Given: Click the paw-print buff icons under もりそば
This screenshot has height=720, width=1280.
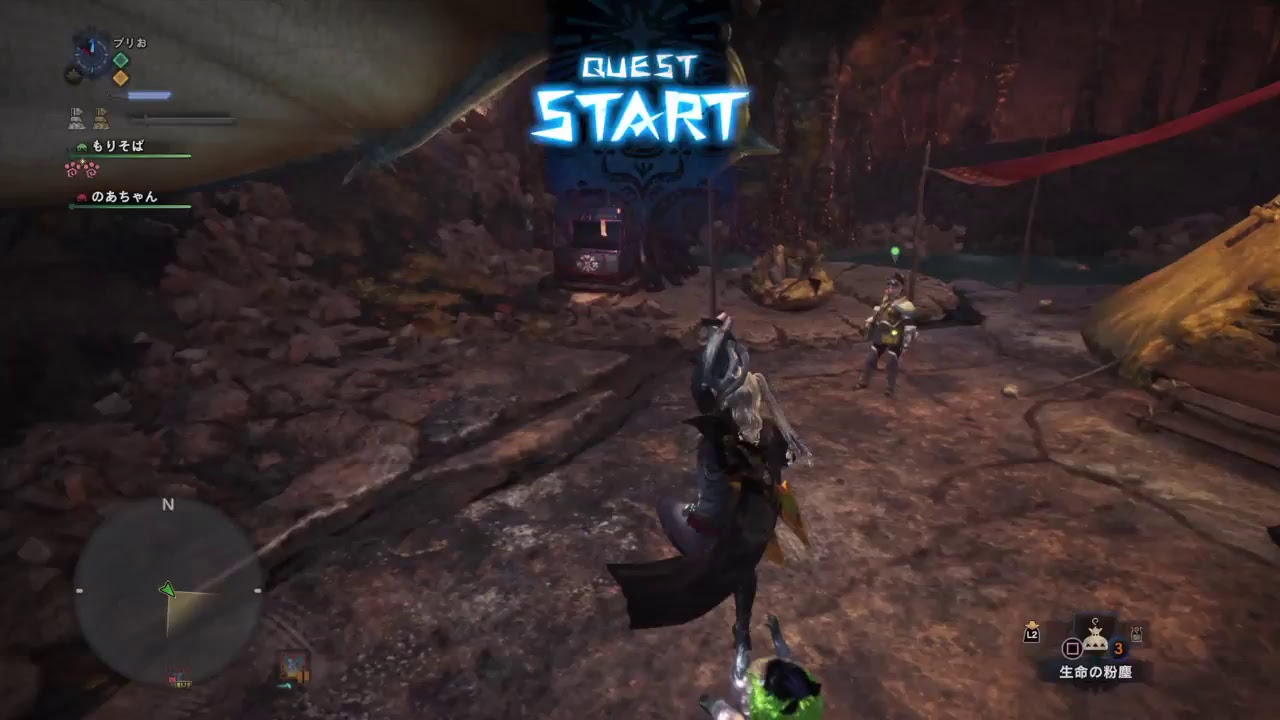Looking at the screenshot, I should [82, 170].
